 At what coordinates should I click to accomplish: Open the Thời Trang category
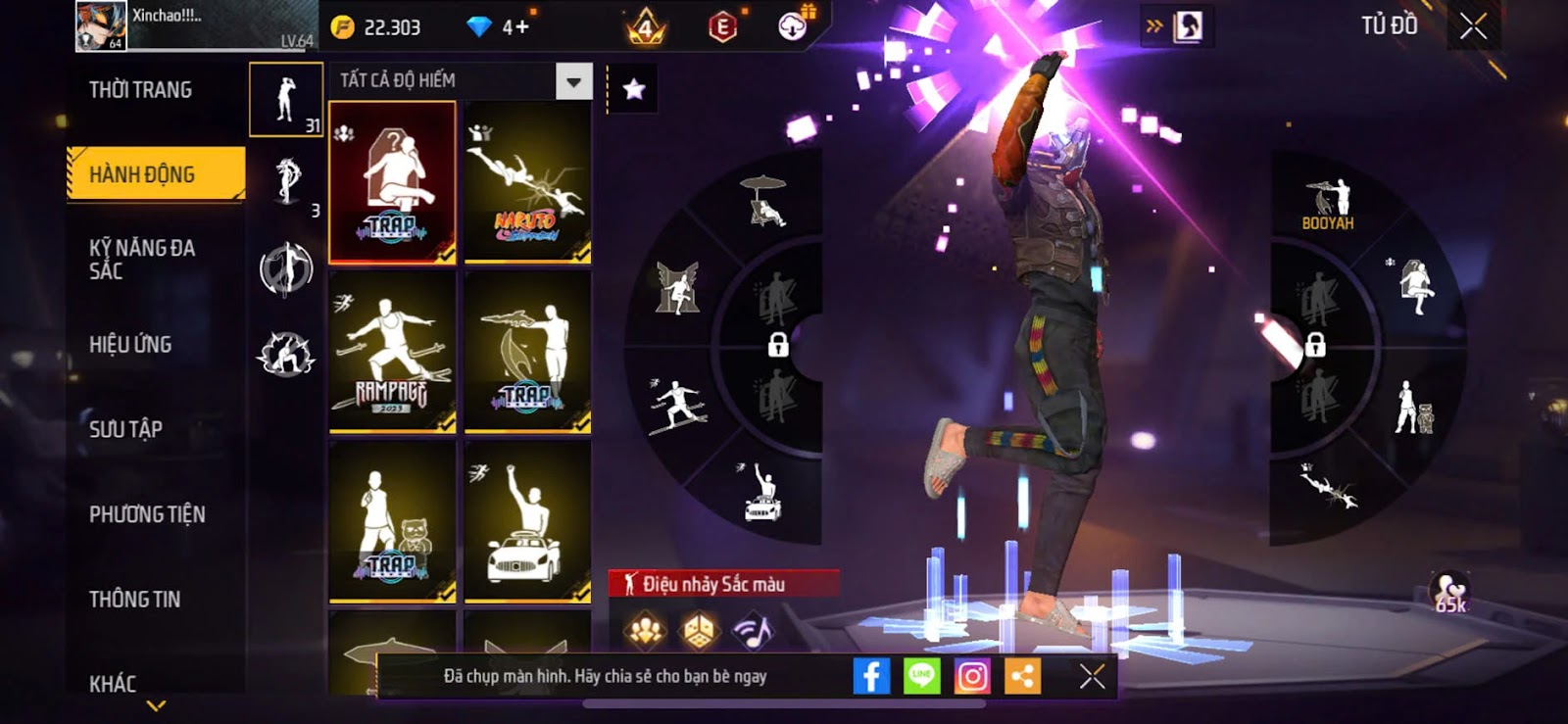tap(141, 90)
